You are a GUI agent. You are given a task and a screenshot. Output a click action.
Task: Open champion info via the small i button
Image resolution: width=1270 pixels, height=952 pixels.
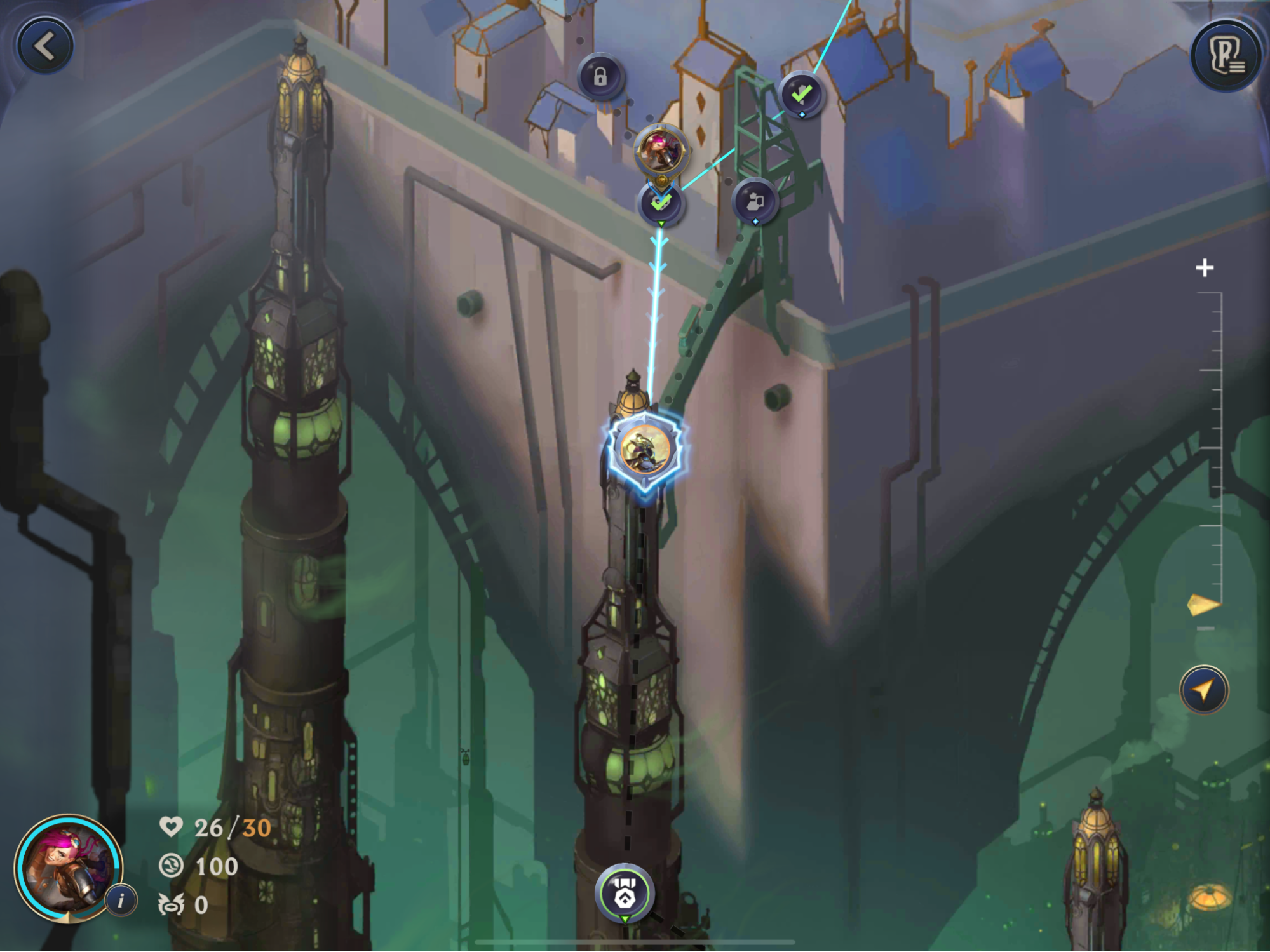121,900
